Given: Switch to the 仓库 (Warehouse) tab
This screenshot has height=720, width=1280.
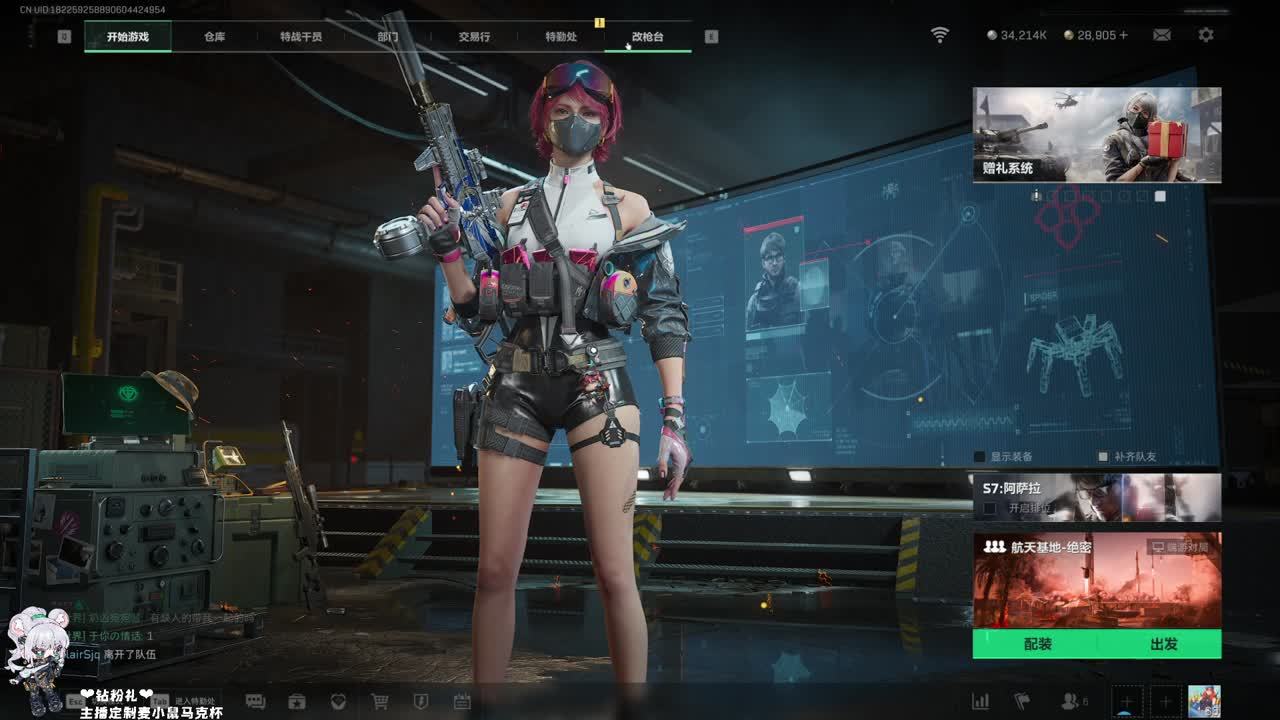Looking at the screenshot, I should tap(214, 37).
